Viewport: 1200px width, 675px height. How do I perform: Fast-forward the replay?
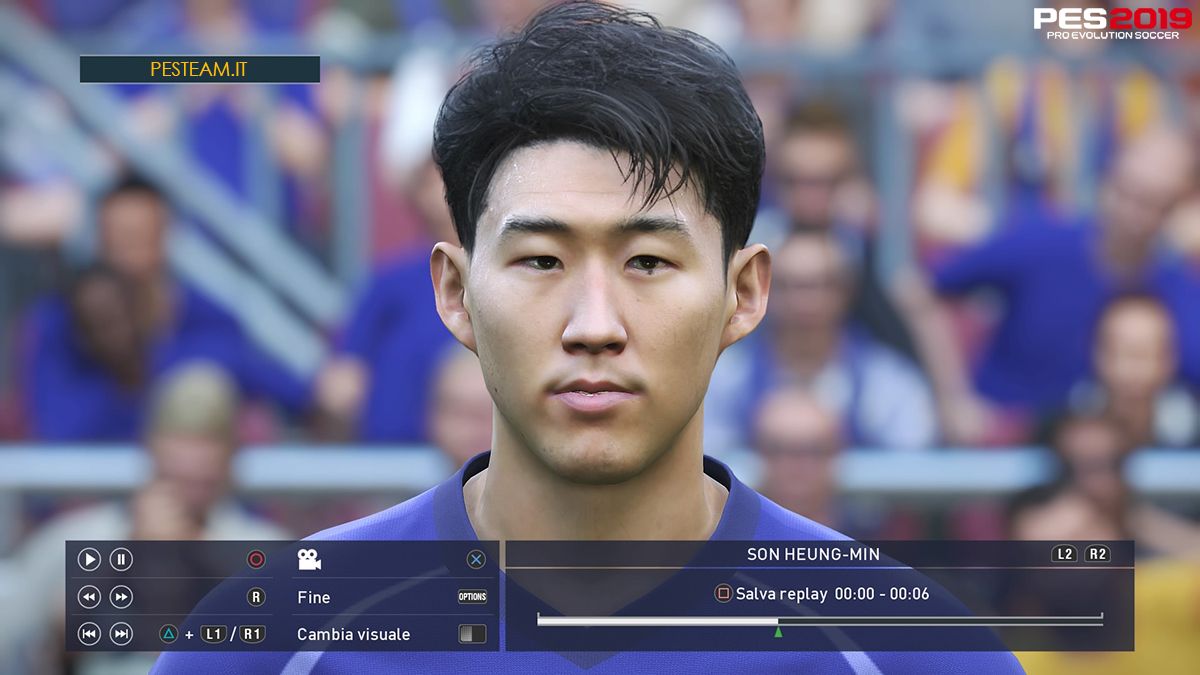click(121, 597)
